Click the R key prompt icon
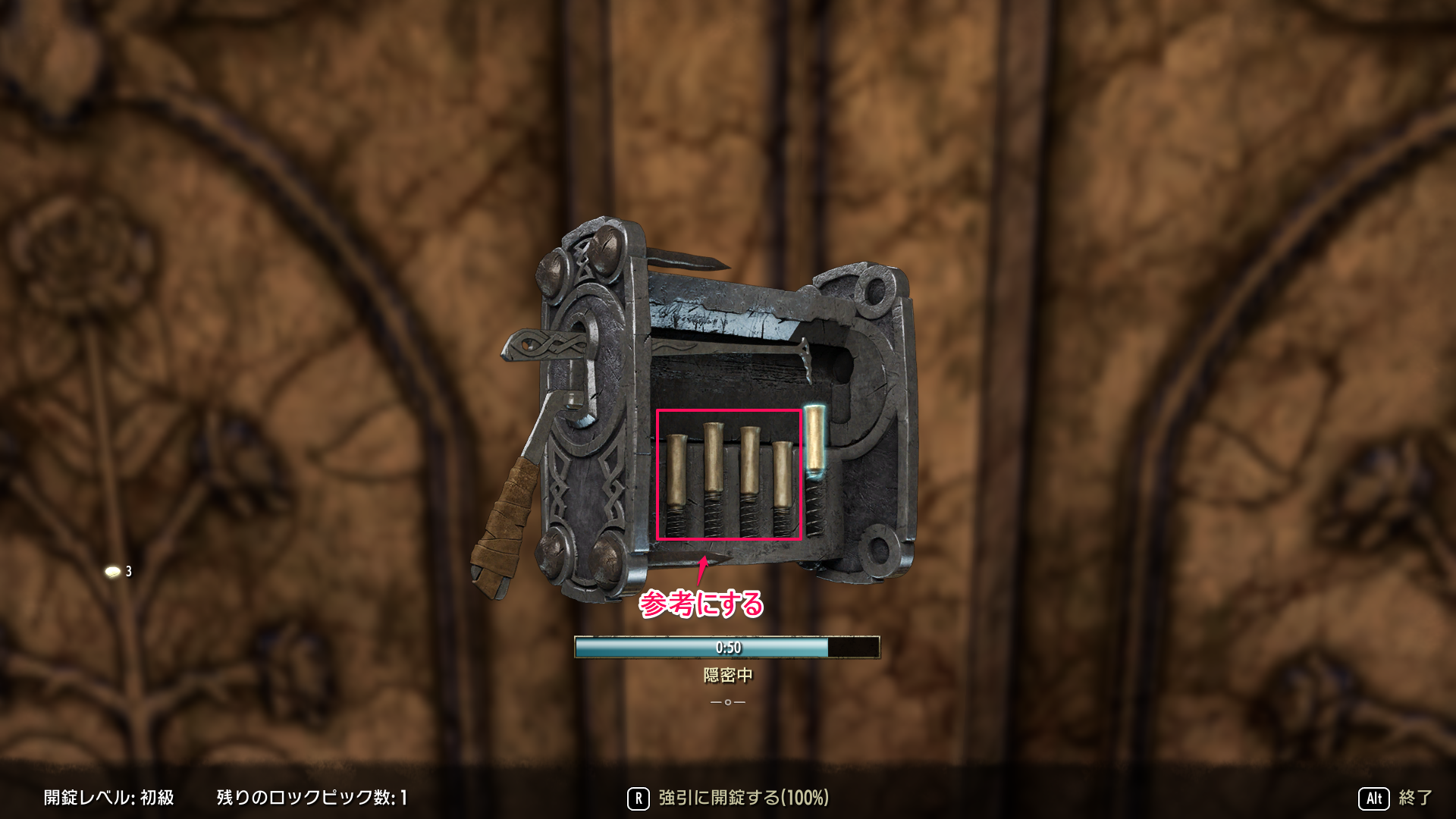The height and width of the screenshot is (819, 1456). tap(639, 797)
